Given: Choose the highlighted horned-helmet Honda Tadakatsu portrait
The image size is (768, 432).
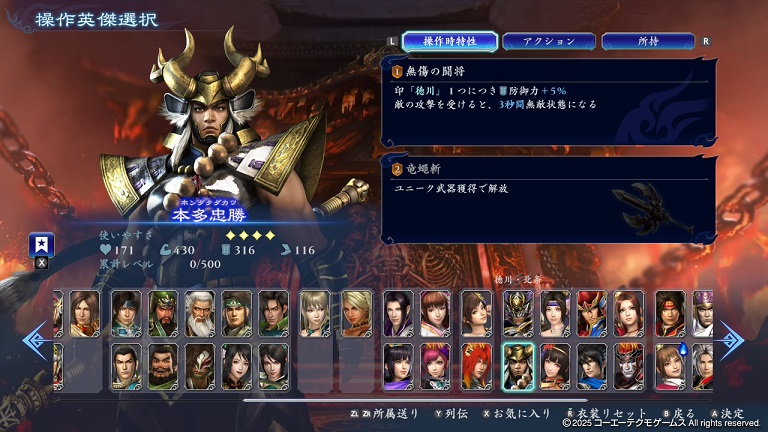Looking at the screenshot, I should tap(518, 365).
